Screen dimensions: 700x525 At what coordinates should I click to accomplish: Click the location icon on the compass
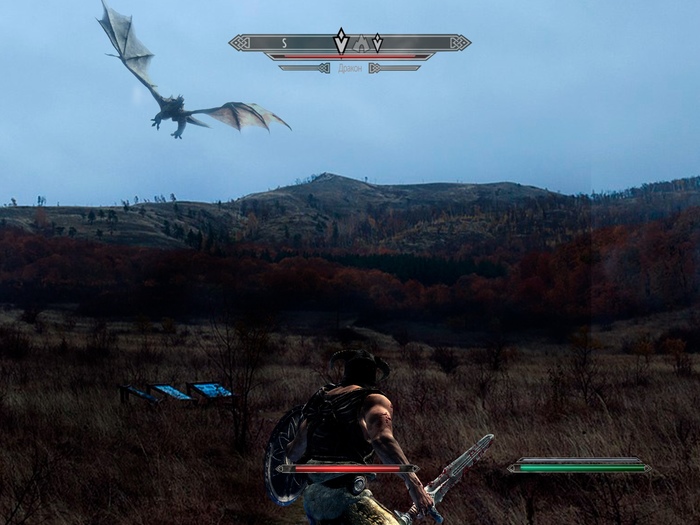pyautogui.click(x=359, y=44)
